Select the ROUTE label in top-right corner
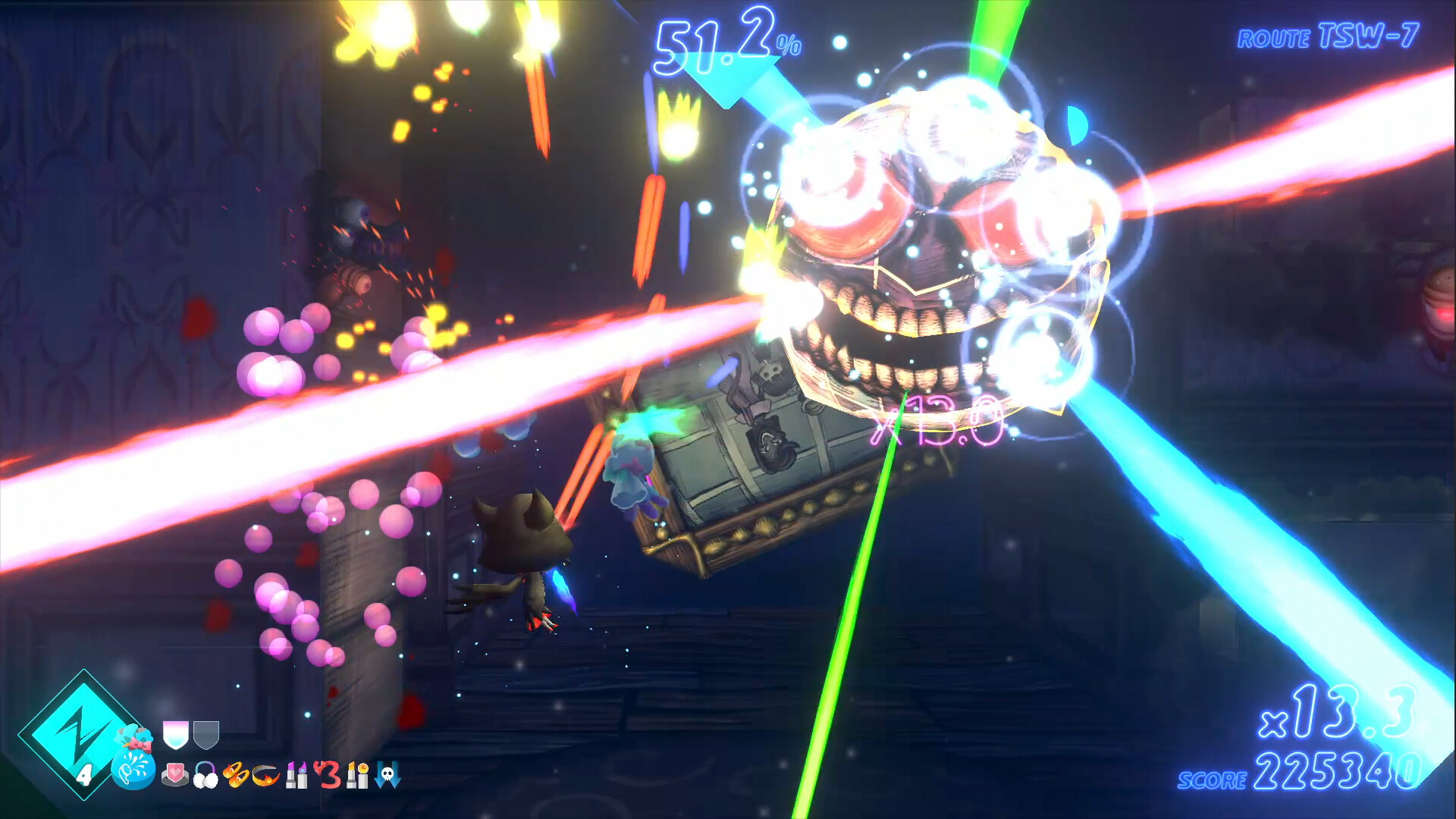The image size is (1456, 819). click(x=1273, y=36)
